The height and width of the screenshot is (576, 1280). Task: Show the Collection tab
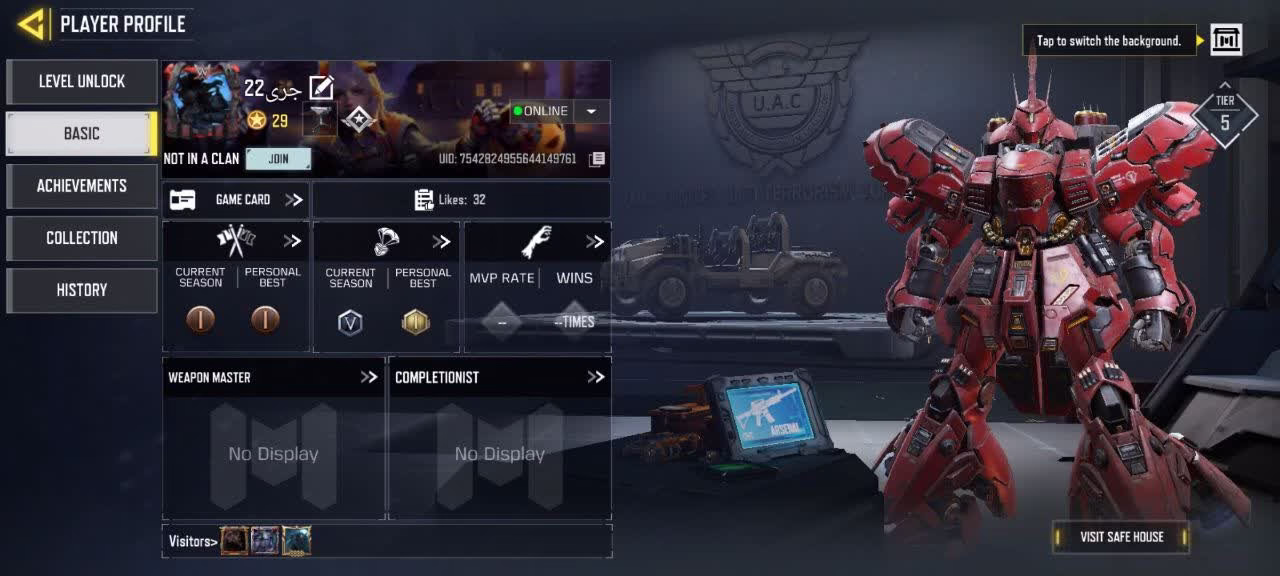point(82,238)
